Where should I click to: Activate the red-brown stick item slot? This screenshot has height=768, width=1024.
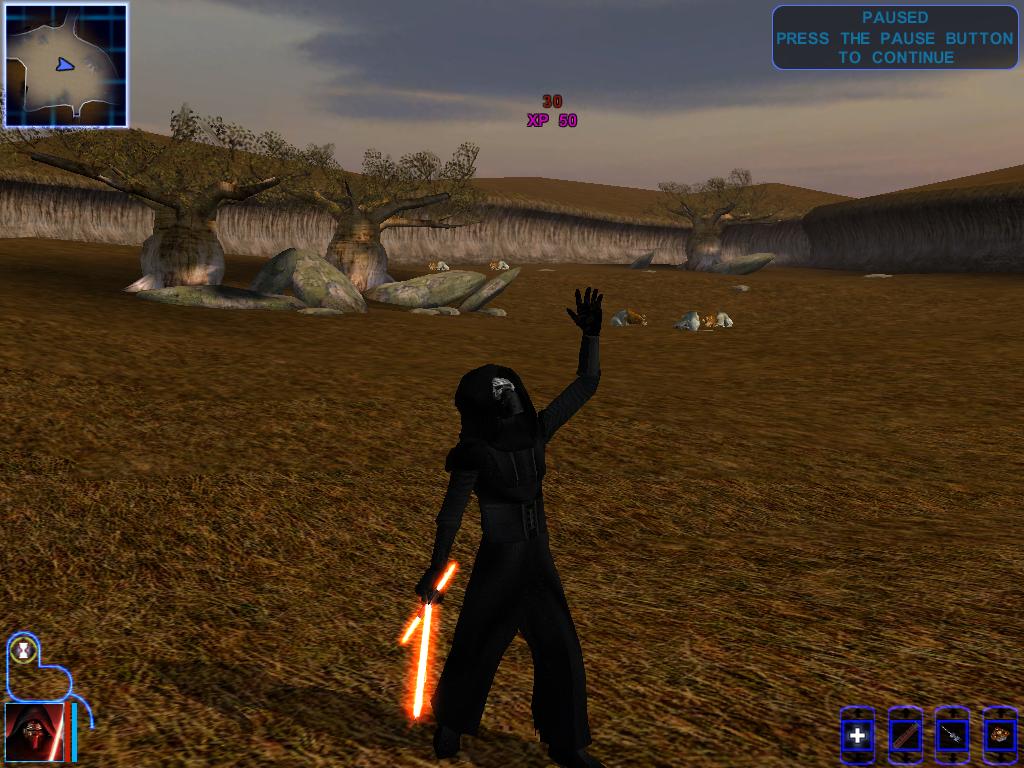(x=905, y=737)
